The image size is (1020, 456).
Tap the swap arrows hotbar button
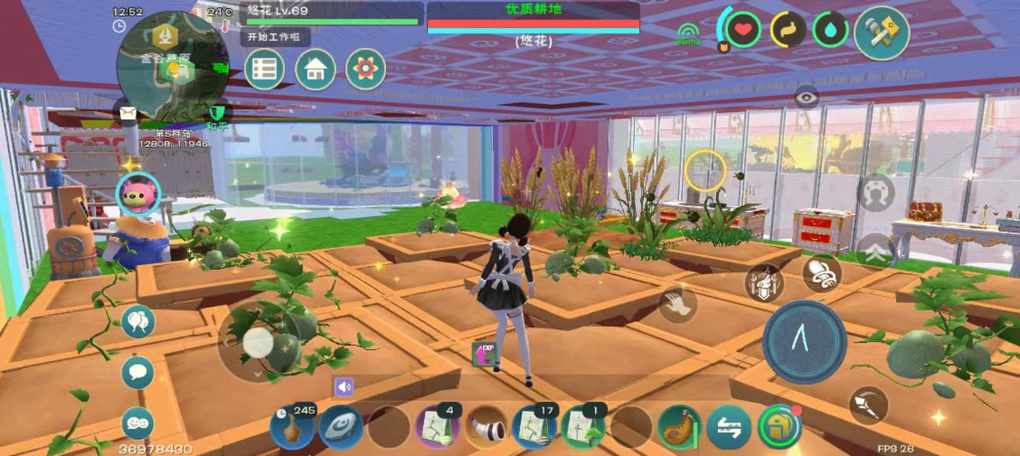pyautogui.click(x=729, y=428)
